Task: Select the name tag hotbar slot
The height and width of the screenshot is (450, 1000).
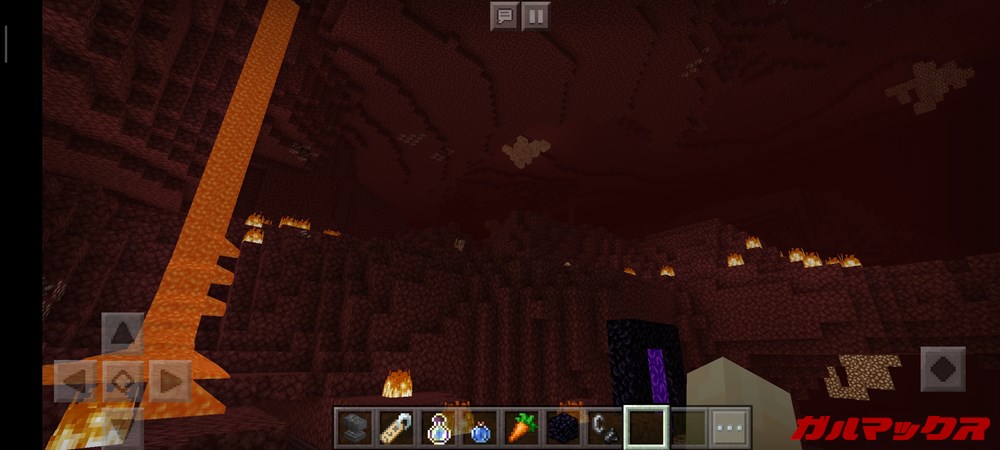Action: (x=393, y=427)
